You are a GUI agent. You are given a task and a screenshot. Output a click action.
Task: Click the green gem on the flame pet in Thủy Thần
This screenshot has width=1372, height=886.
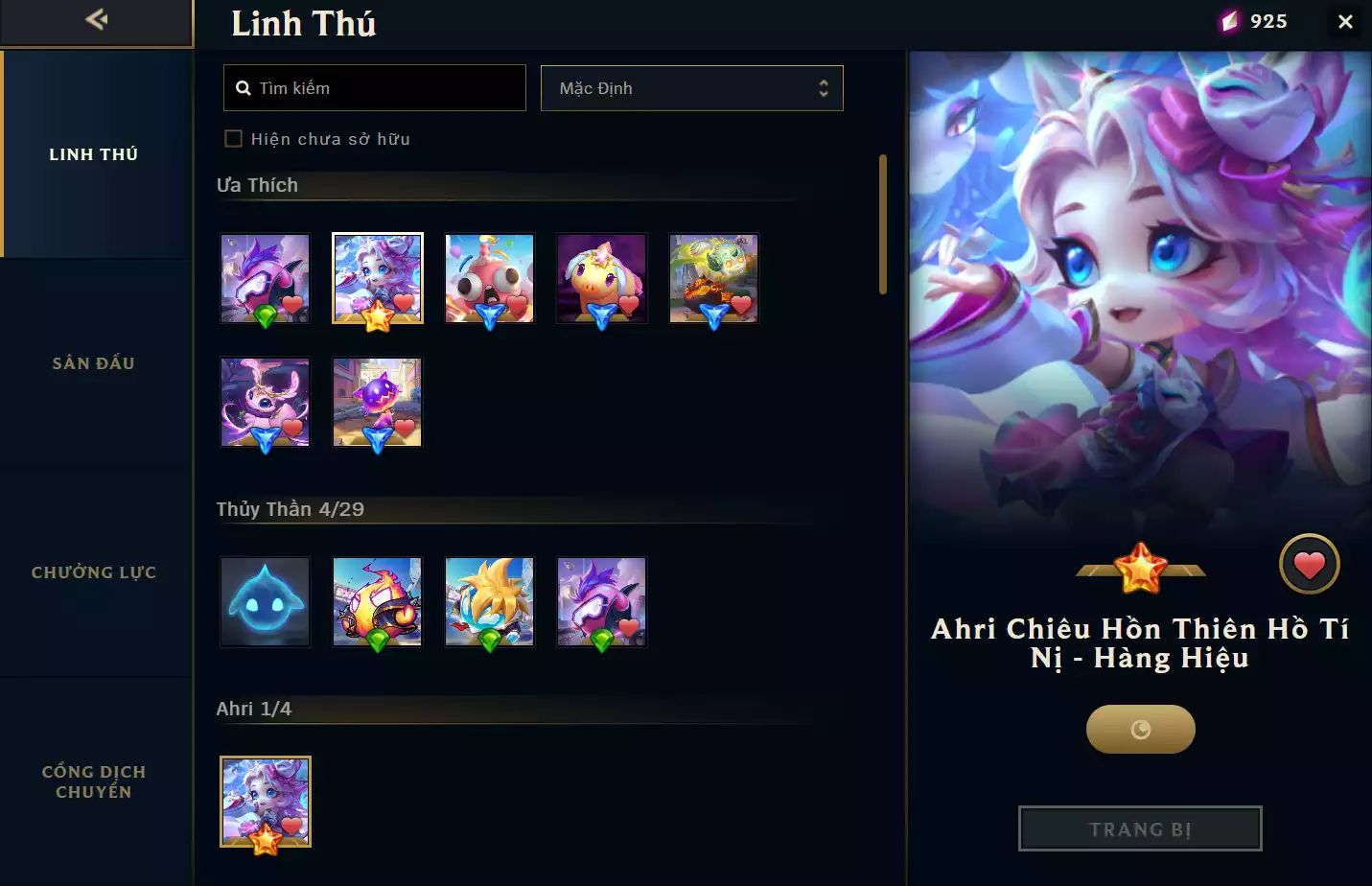[x=377, y=641]
